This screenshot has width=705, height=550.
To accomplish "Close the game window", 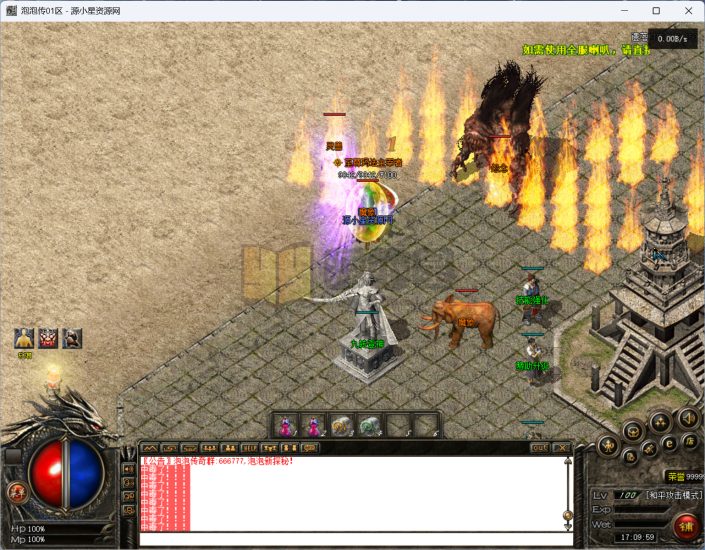I will [x=686, y=11].
